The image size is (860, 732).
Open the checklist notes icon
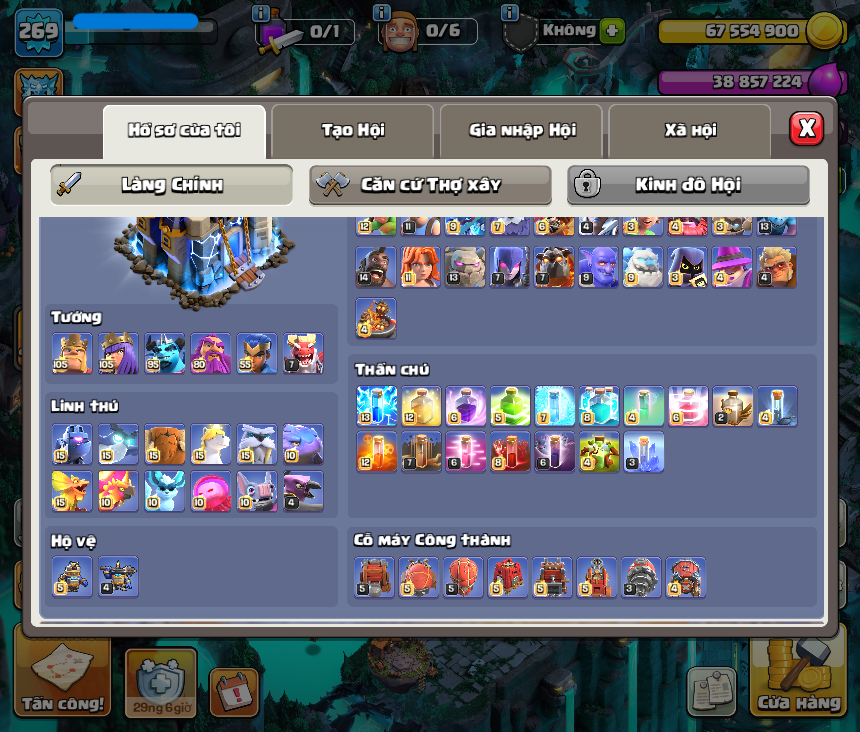point(711,691)
